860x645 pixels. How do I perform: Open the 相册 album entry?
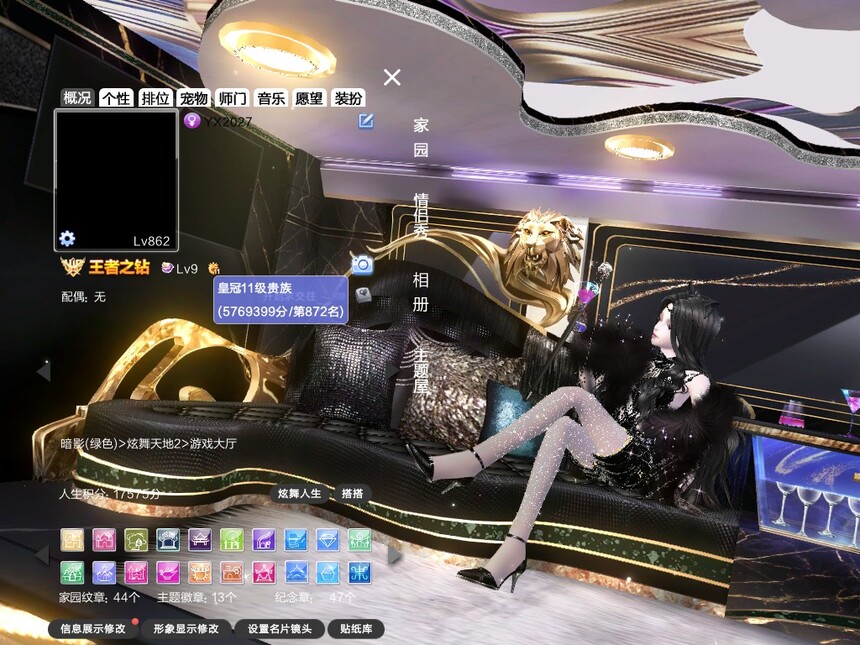[421, 291]
